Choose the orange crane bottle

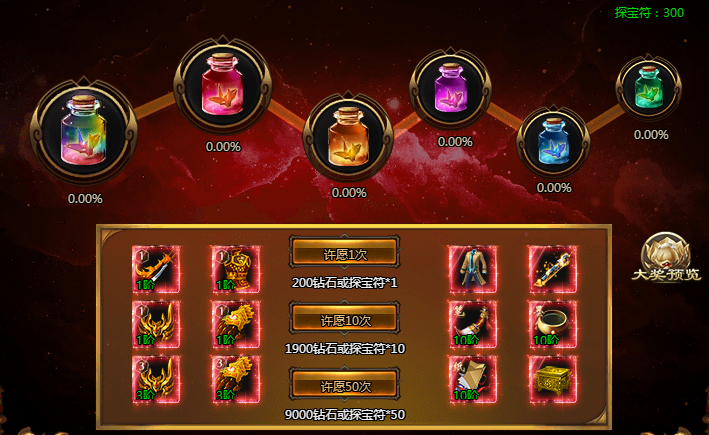click(x=349, y=134)
